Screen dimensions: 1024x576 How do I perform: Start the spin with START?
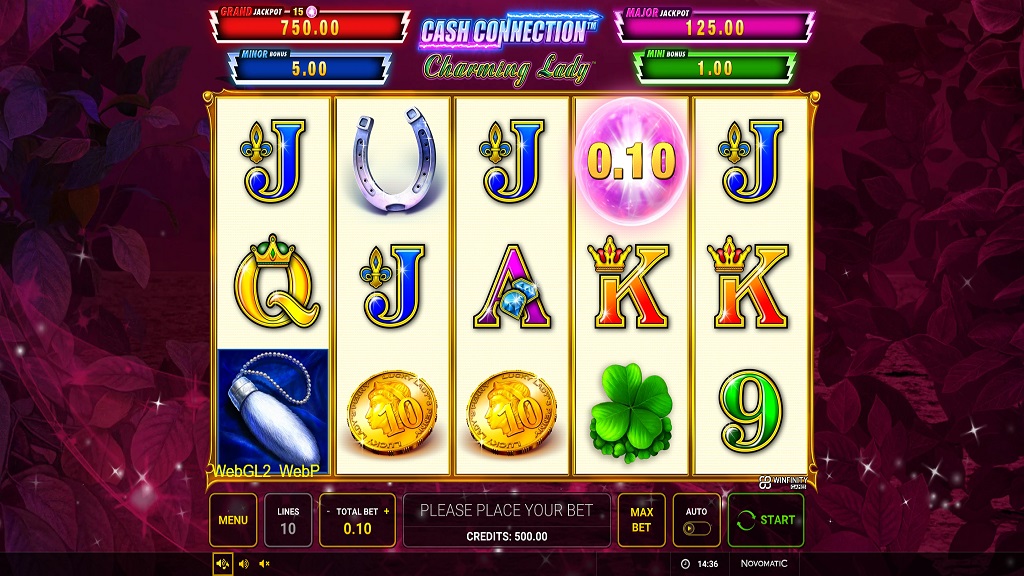(766, 520)
